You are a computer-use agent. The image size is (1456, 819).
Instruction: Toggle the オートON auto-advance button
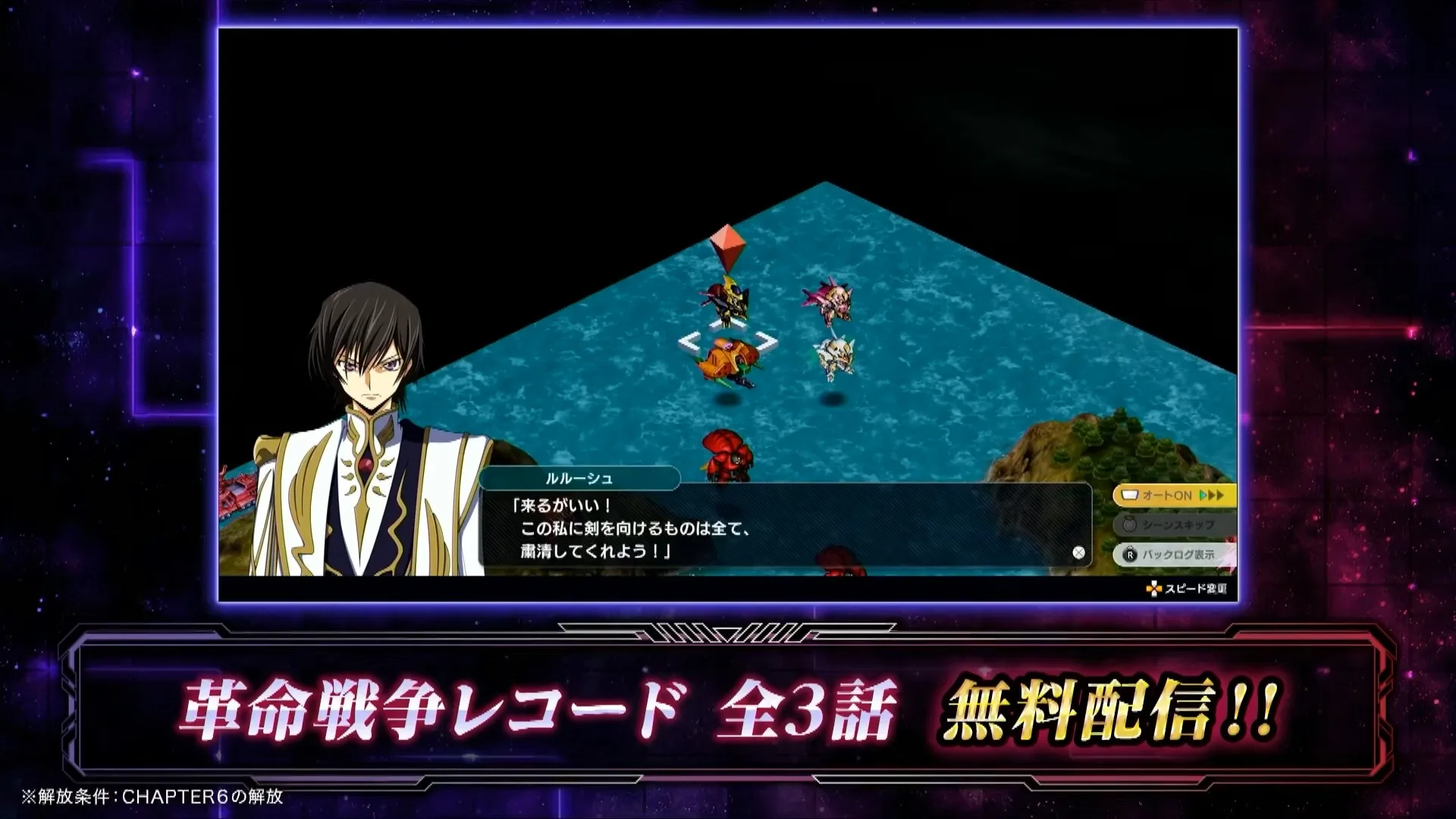tap(1172, 495)
